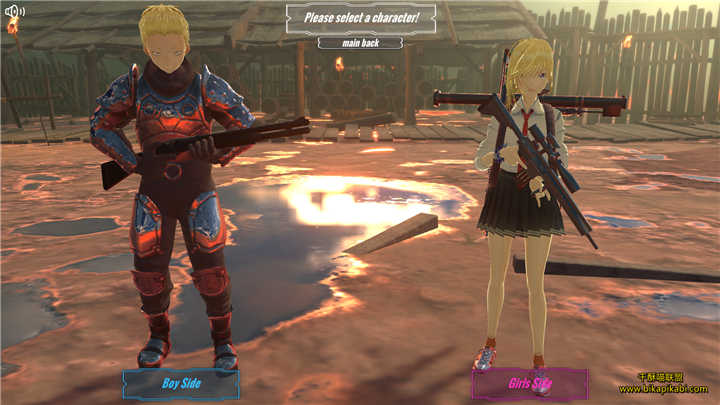Choose the Boy Side button
The height and width of the screenshot is (405, 720).
(x=181, y=384)
